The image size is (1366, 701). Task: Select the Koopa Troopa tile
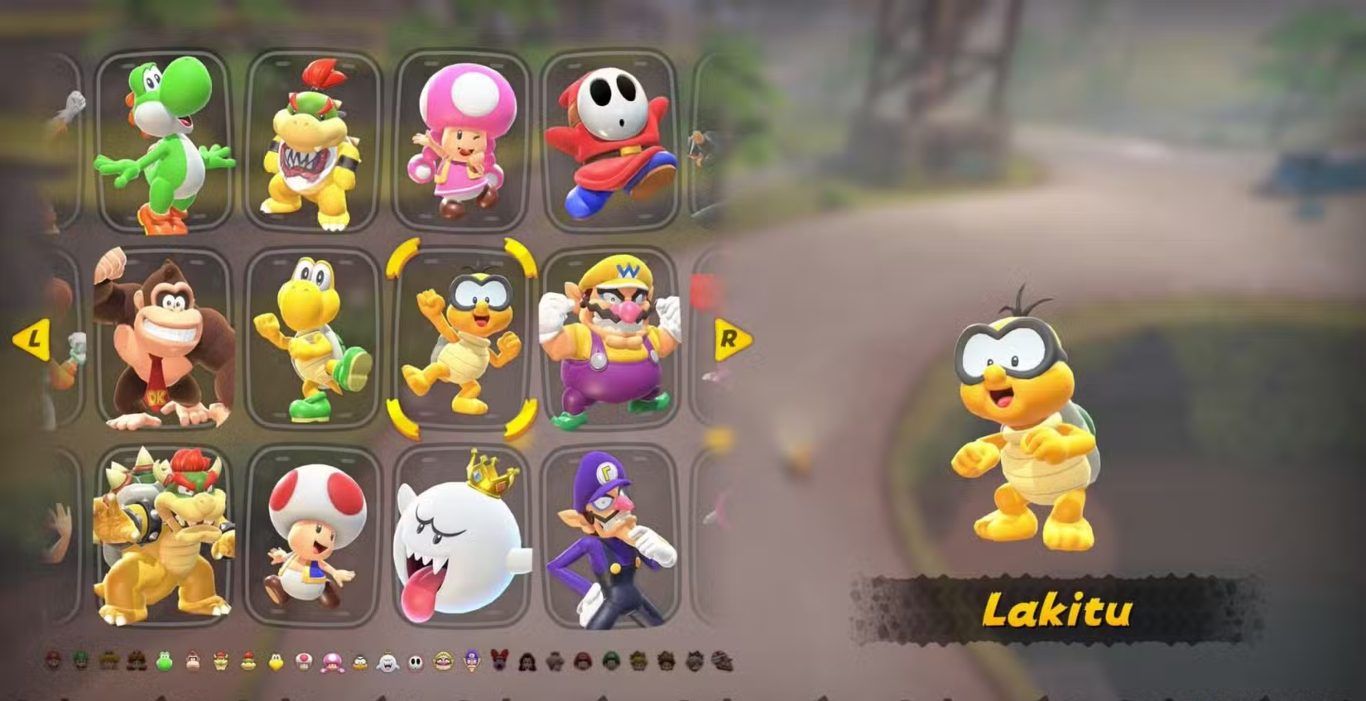pos(312,338)
